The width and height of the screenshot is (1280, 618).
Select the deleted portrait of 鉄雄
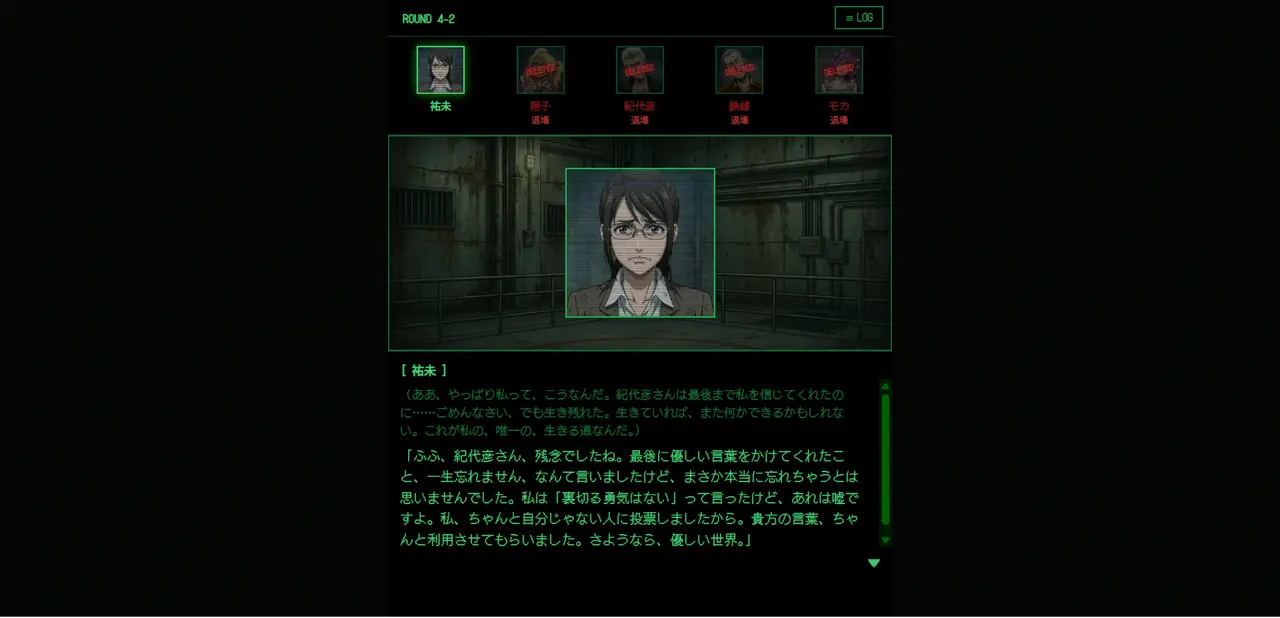click(x=739, y=70)
